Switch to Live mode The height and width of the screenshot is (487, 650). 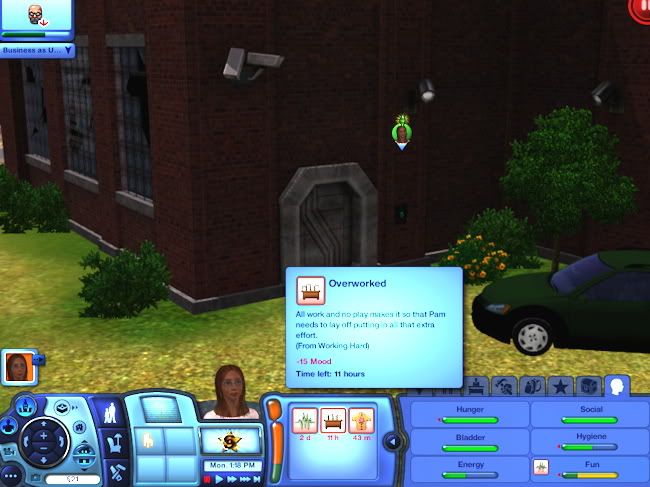click(109, 414)
